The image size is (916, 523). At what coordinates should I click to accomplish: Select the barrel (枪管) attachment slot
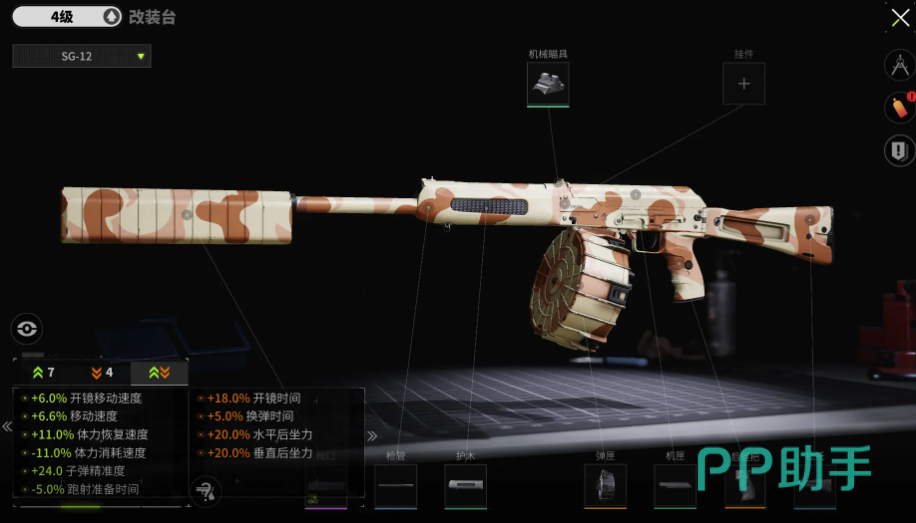(395, 486)
